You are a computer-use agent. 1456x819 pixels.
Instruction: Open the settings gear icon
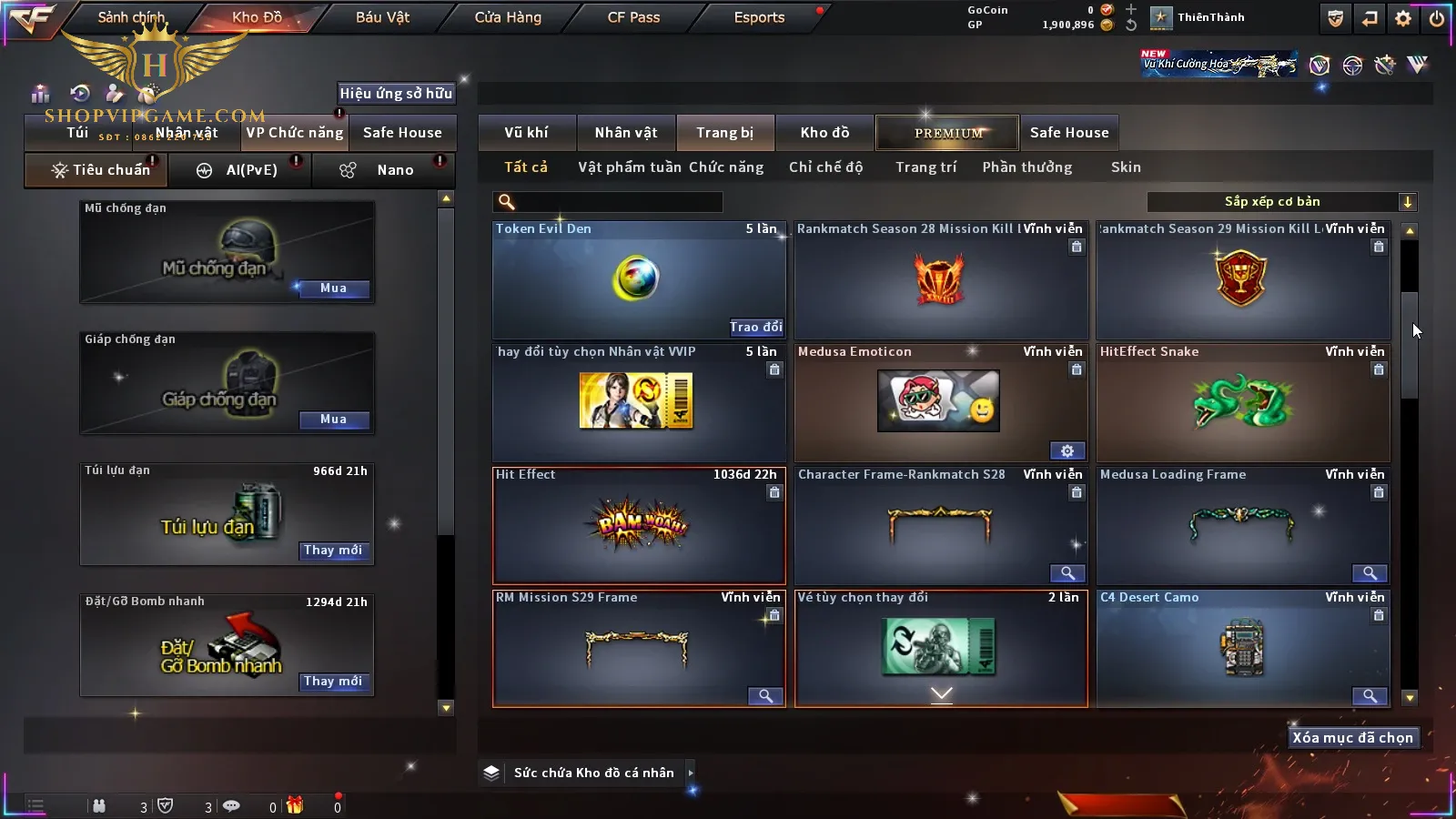tap(1403, 18)
